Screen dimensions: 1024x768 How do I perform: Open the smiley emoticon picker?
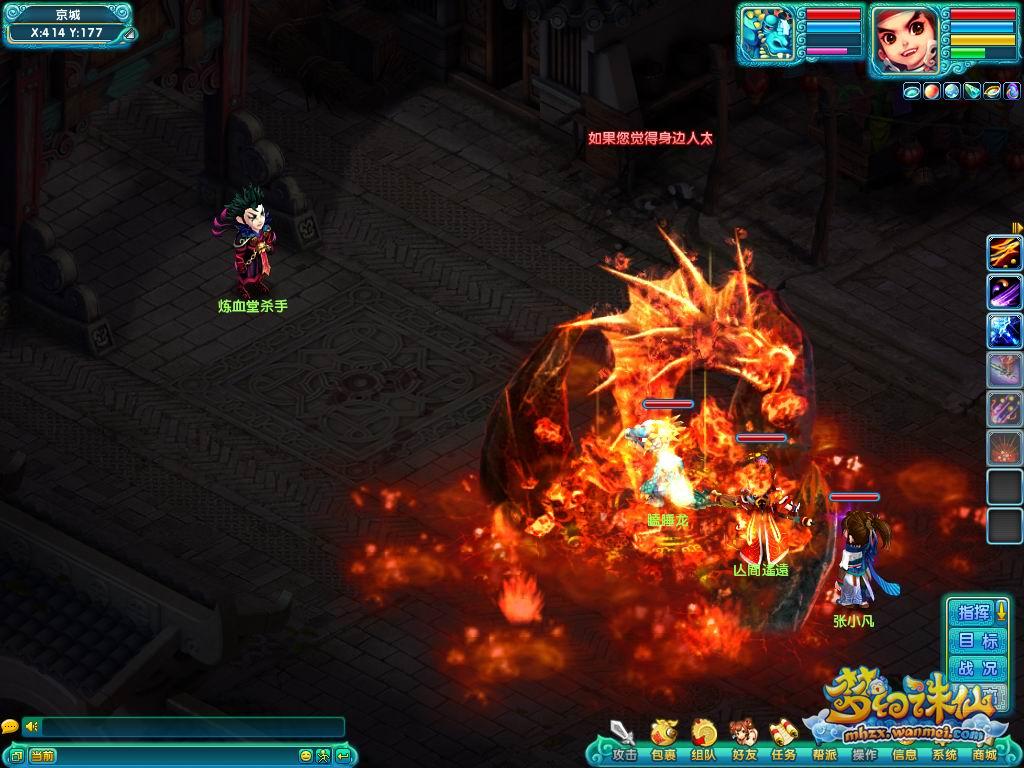[x=306, y=755]
